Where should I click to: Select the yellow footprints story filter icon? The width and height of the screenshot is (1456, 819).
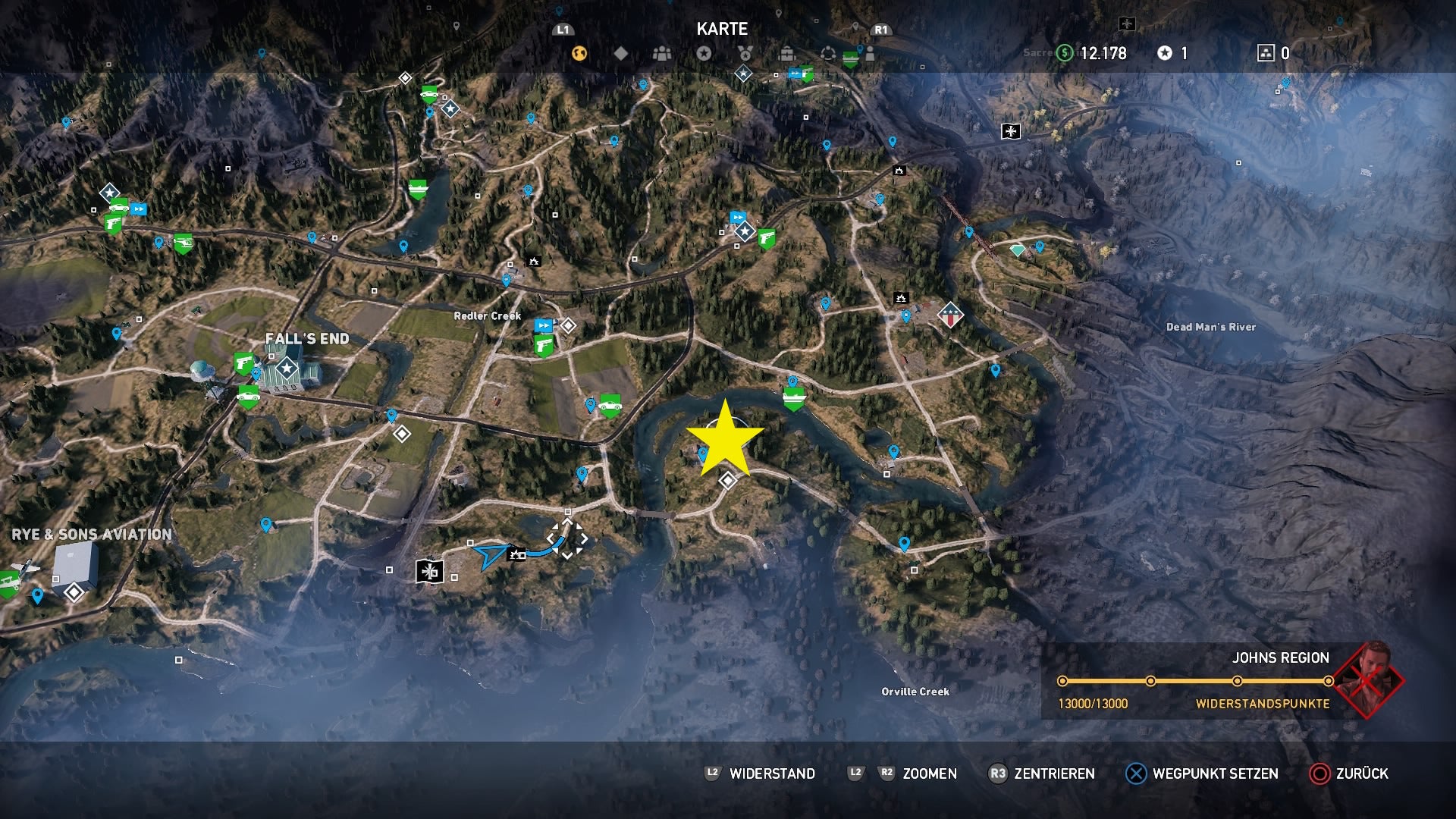point(581,54)
